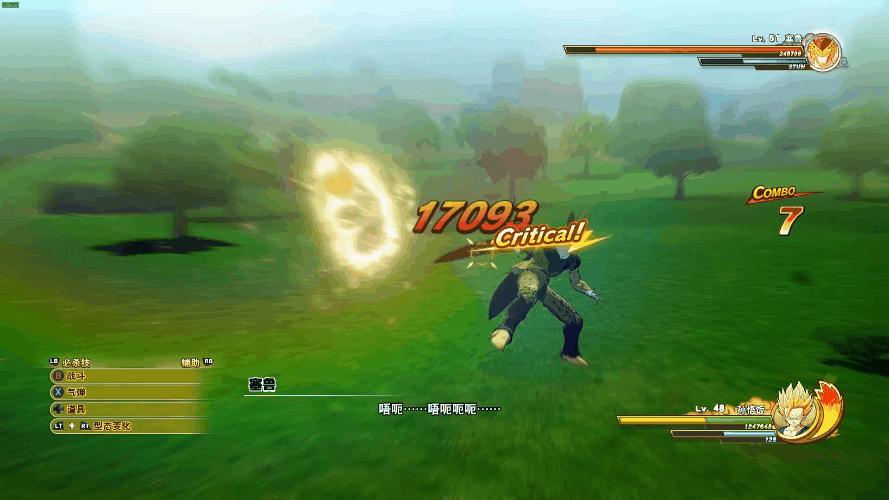Select the 战斗 melee command
The image size is (889, 500).
pos(78,376)
